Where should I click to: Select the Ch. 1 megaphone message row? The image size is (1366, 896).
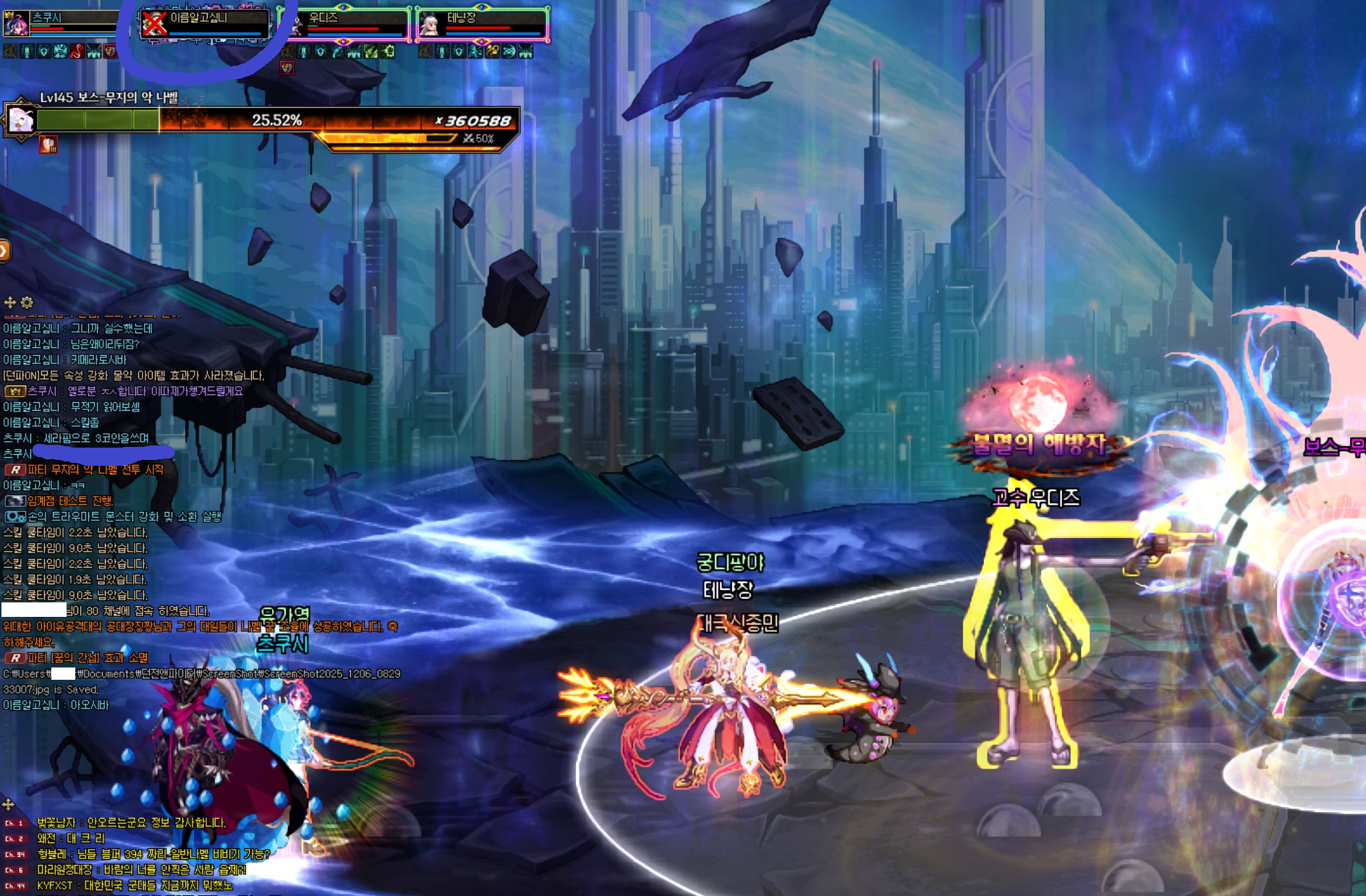pos(130,823)
